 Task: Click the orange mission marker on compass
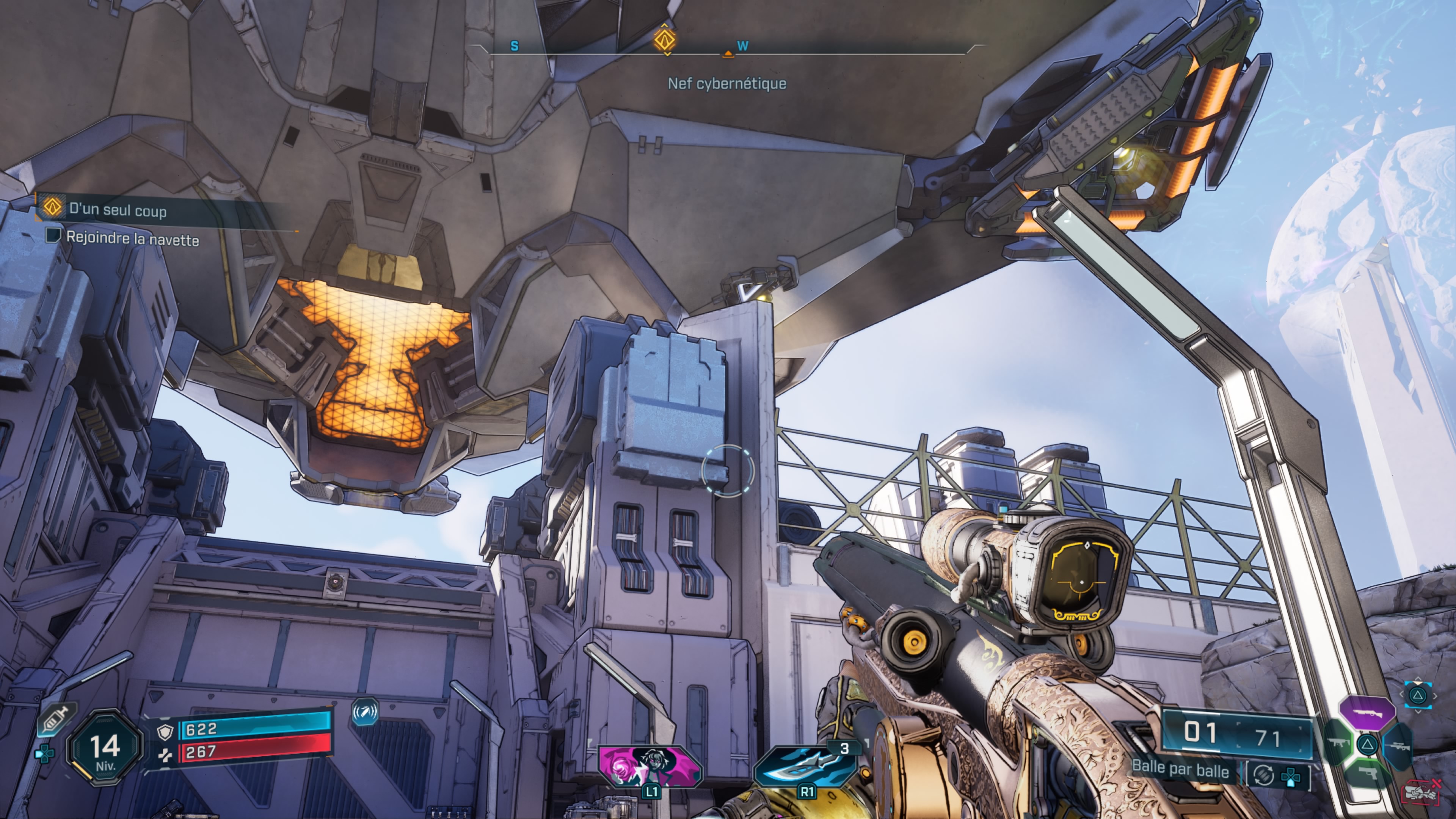click(x=665, y=39)
